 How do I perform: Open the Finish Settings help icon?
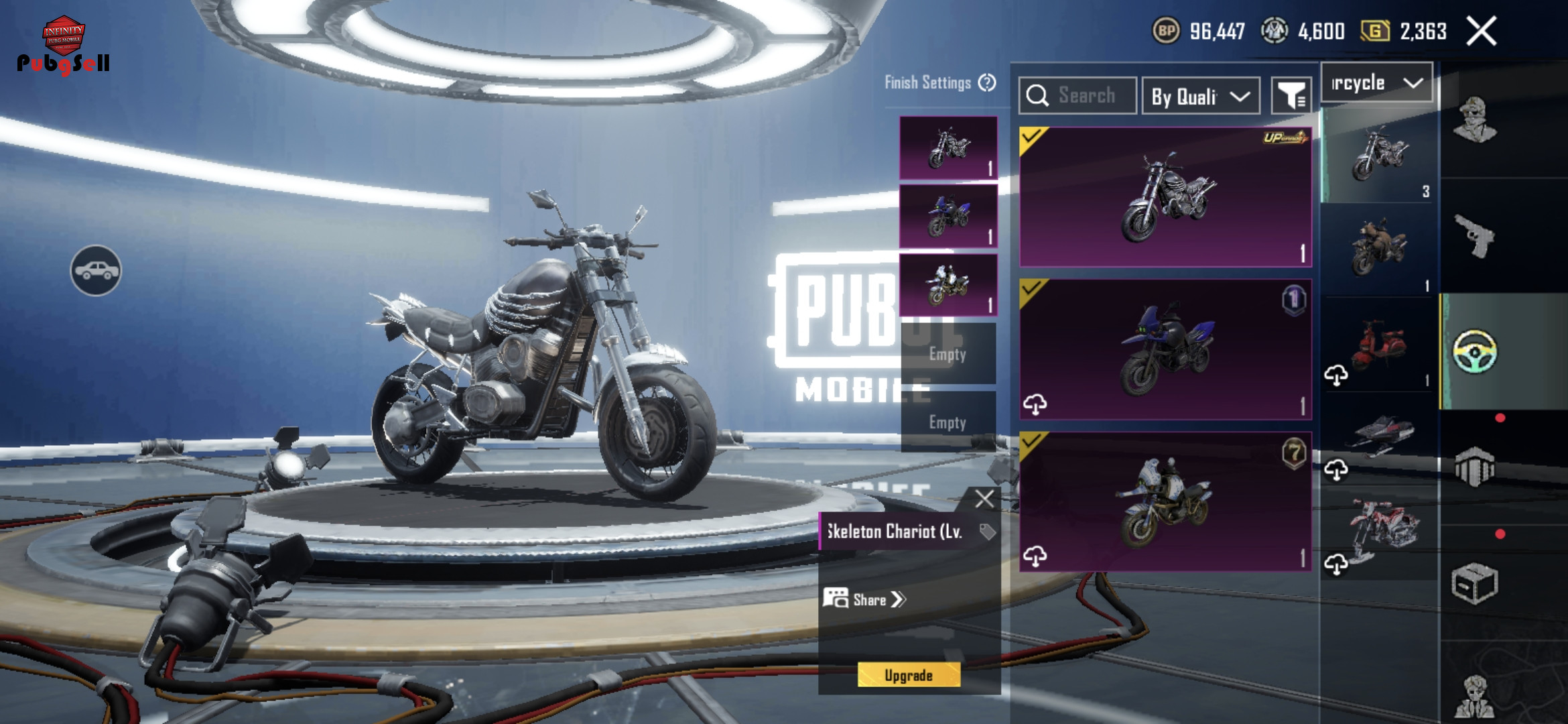tap(987, 82)
